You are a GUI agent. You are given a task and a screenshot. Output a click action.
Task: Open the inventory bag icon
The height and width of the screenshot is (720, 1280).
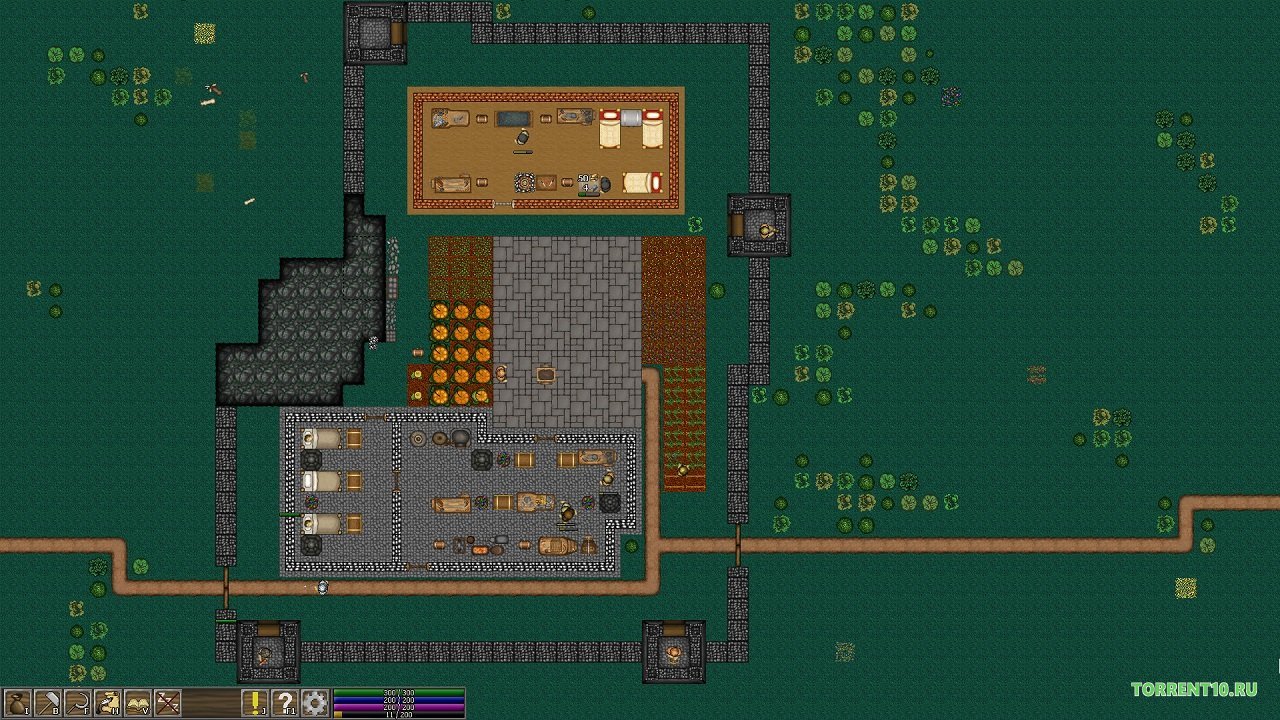coord(17,704)
